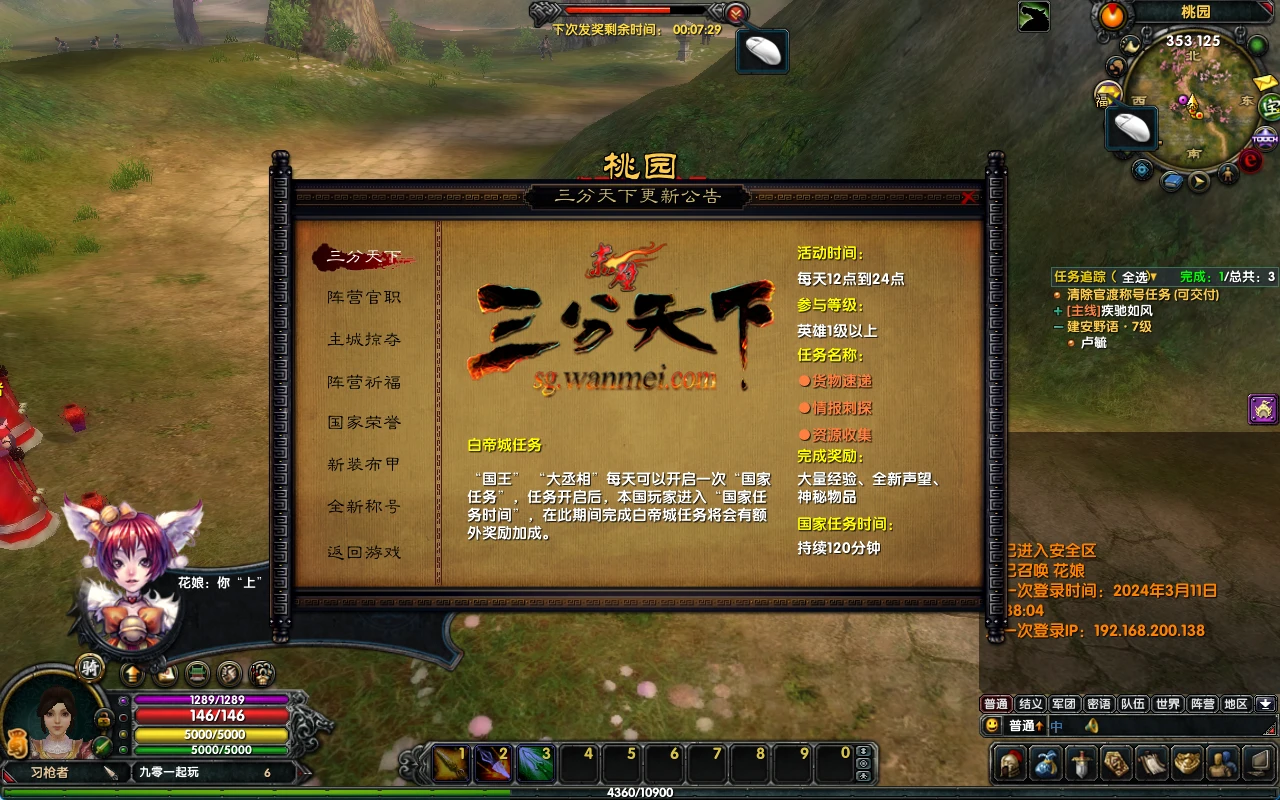Select the sword skills icon
Viewport: 1280px width, 800px height.
pos(1080,762)
